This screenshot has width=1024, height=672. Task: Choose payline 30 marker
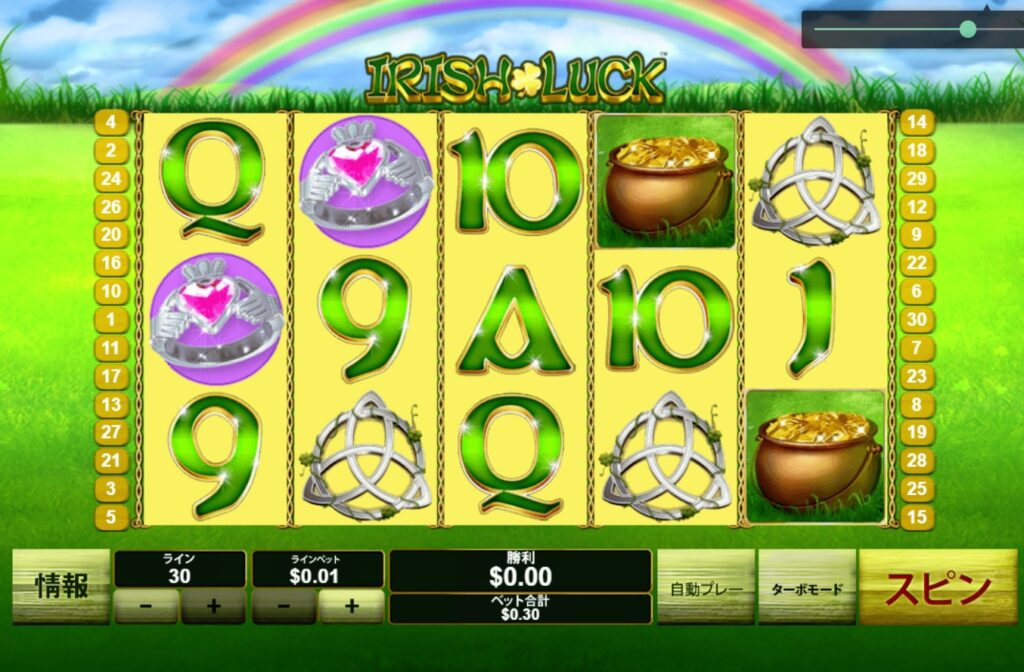[917, 320]
